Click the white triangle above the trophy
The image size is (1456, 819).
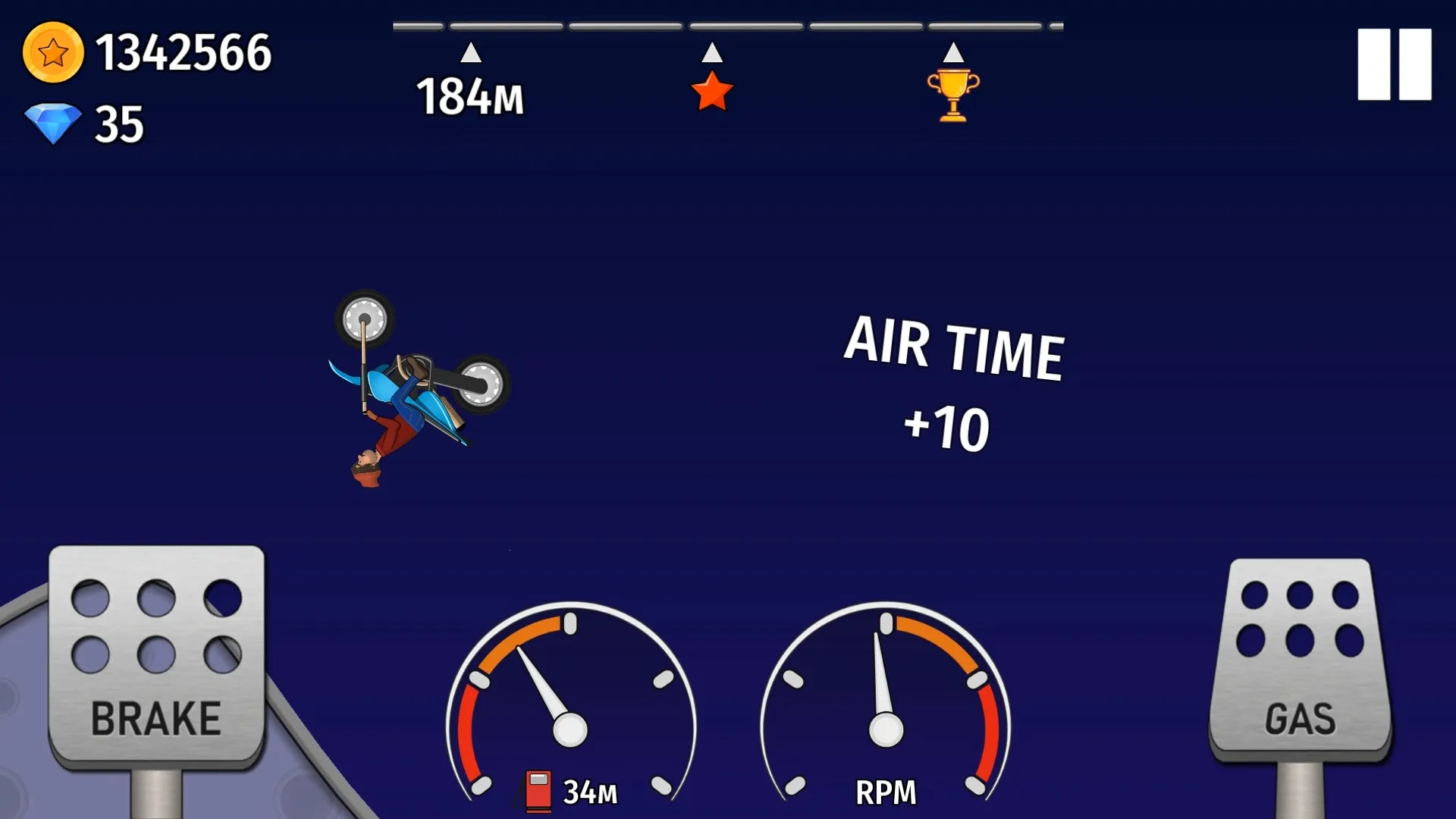954,53
